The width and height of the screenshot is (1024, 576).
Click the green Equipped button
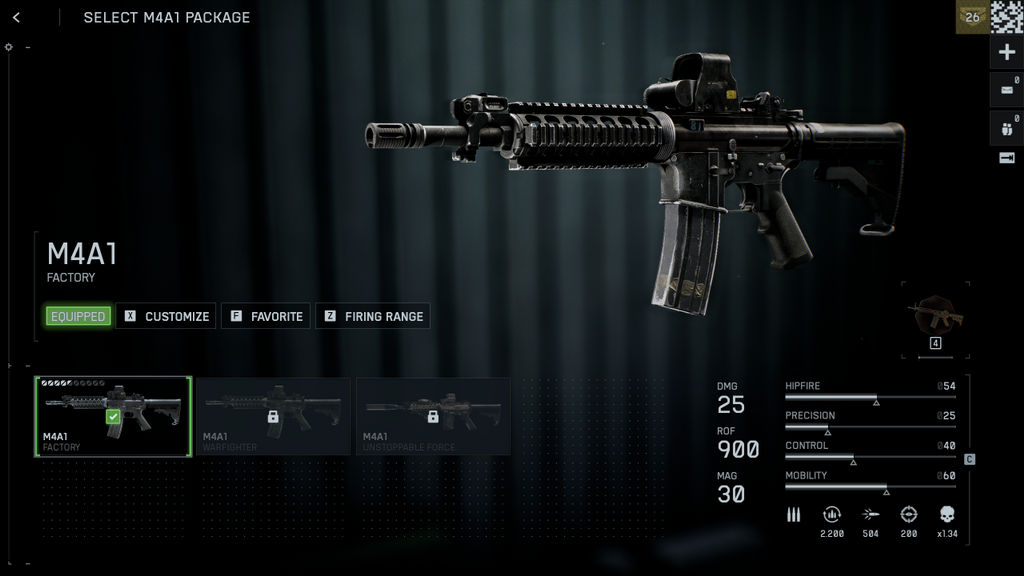pos(78,316)
